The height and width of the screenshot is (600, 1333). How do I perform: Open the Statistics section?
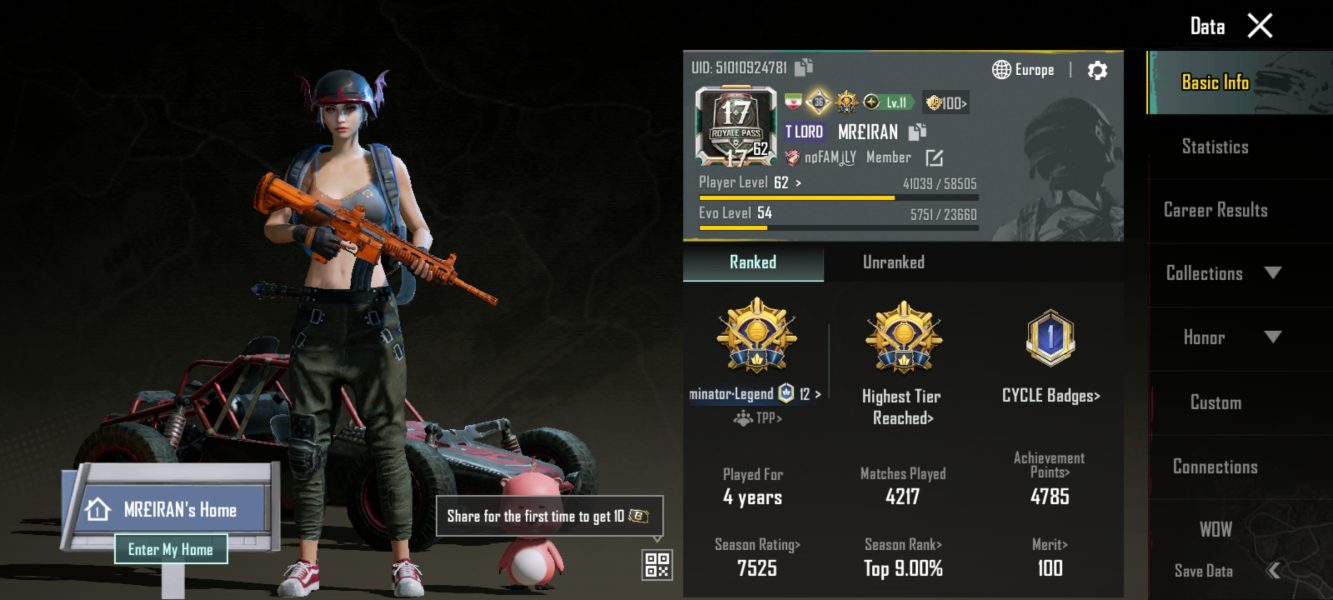[1215, 147]
